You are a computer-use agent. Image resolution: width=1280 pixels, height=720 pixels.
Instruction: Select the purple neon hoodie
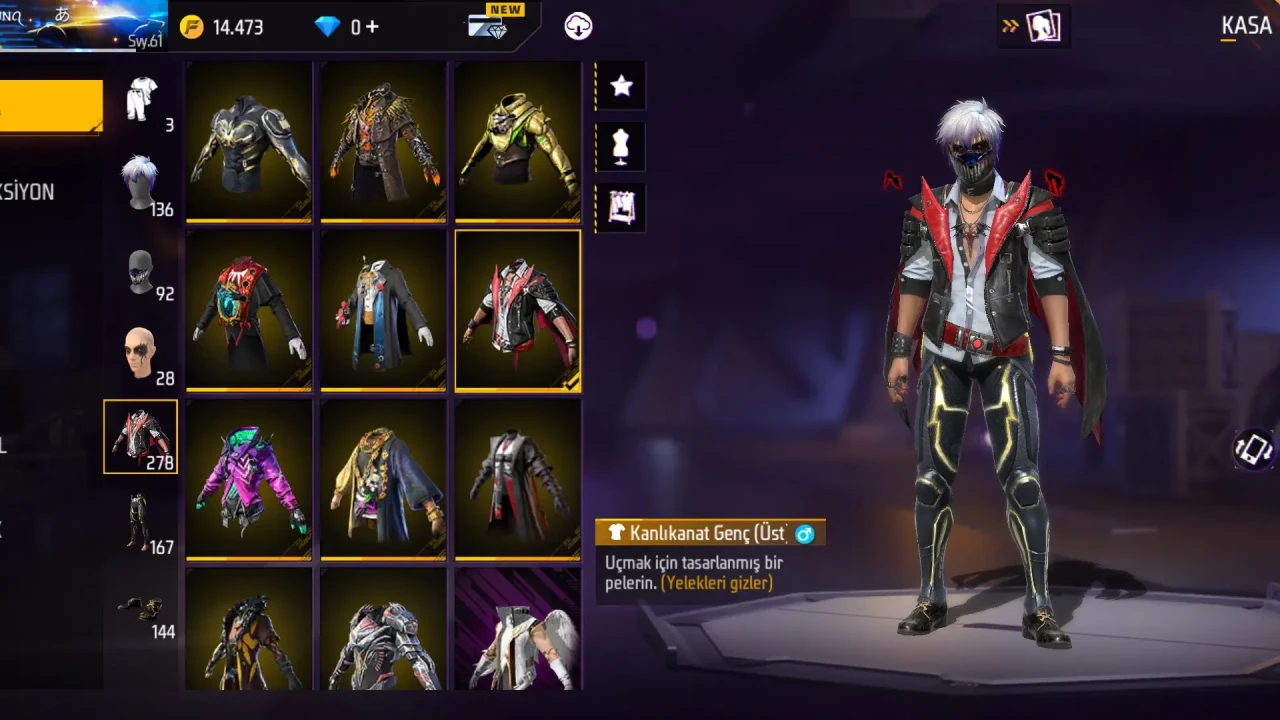point(249,480)
